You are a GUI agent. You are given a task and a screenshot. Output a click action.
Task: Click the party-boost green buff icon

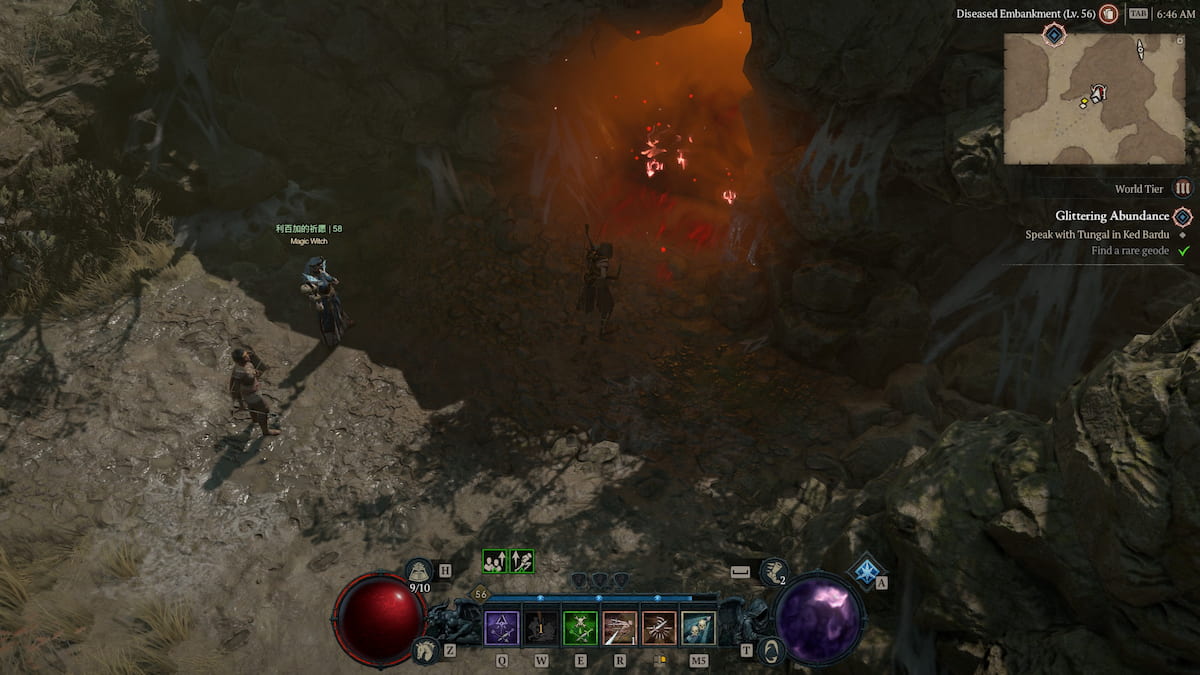pos(494,562)
